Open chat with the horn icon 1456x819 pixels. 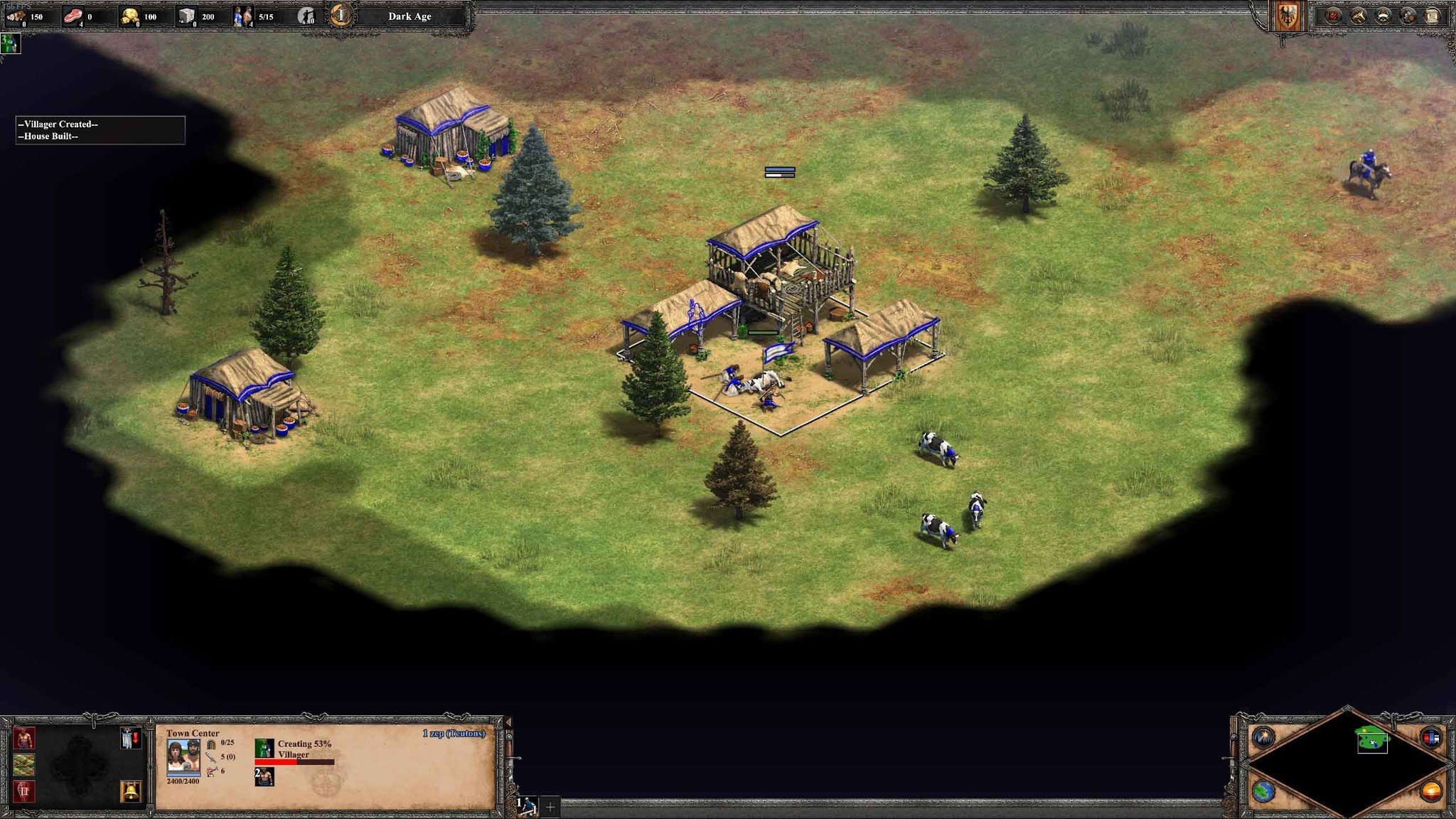point(1358,16)
